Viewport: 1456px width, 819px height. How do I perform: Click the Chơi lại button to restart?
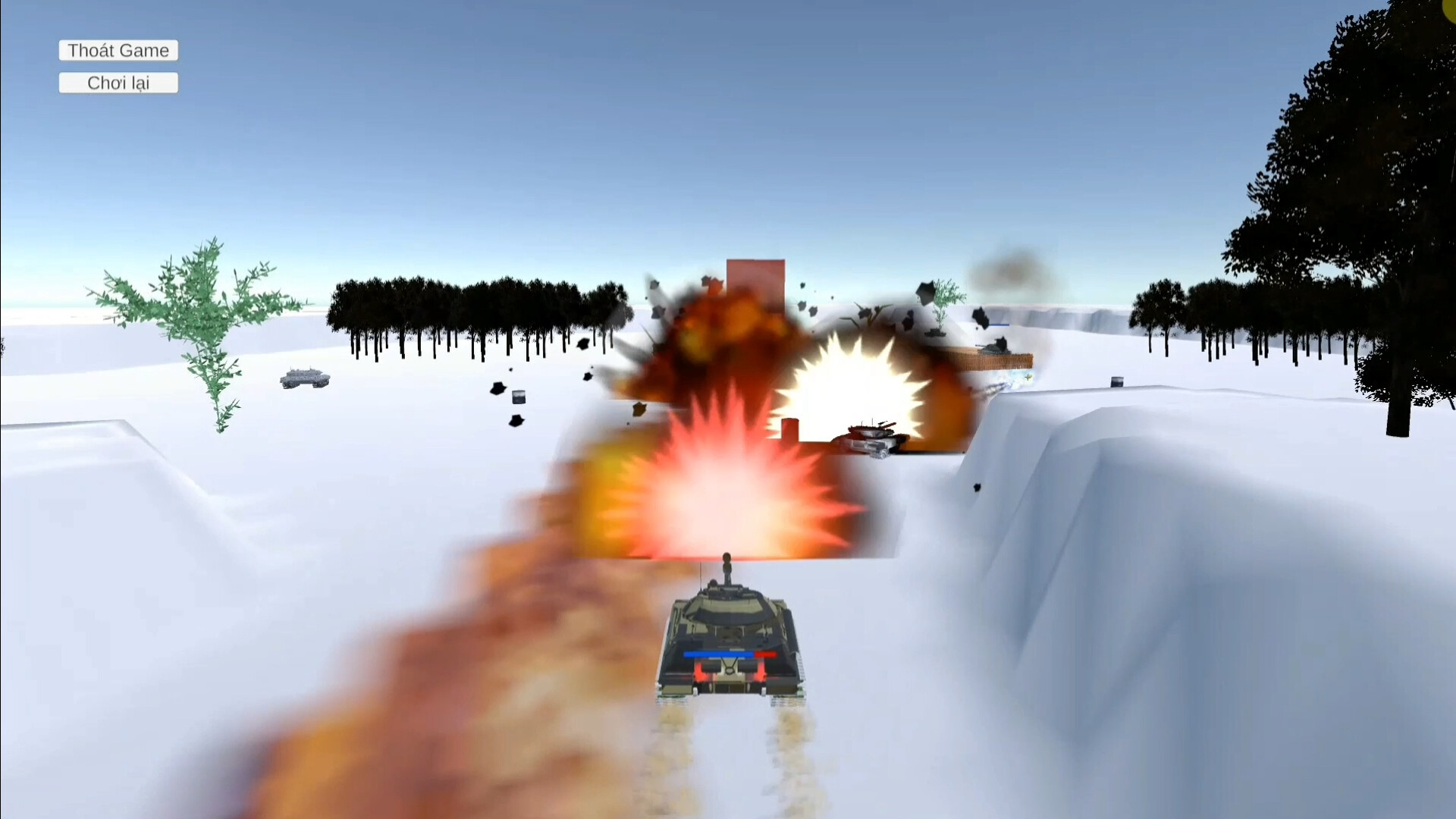click(118, 83)
